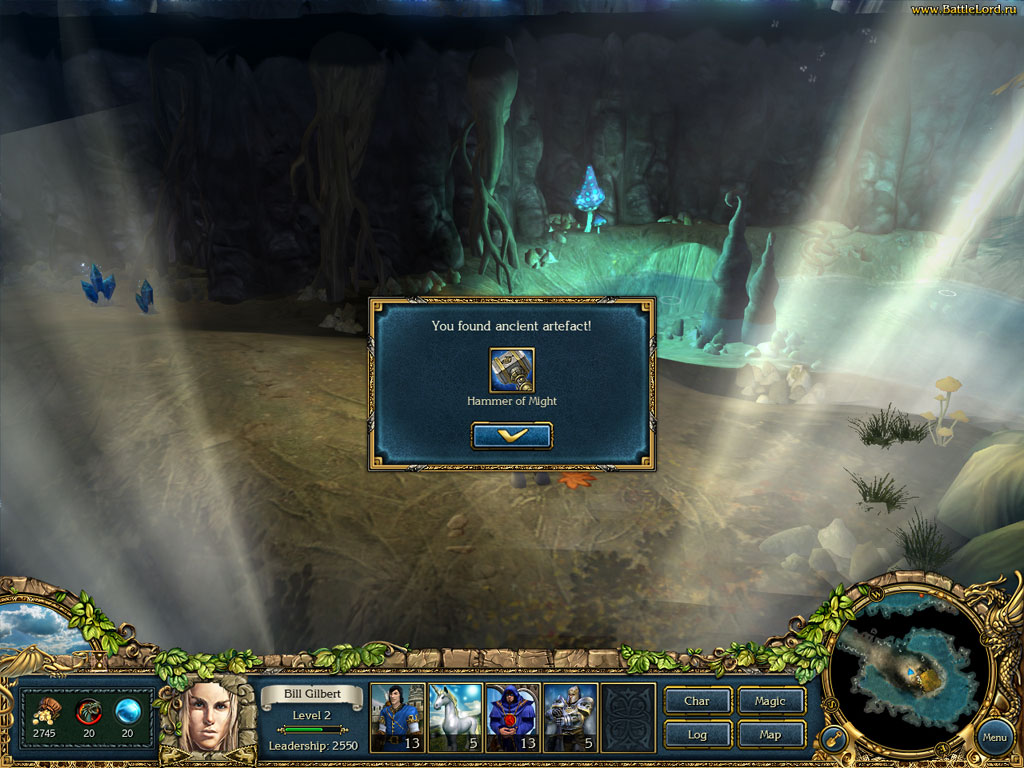The width and height of the screenshot is (1024, 768).
Task: Open the game Menu
Action: point(993,740)
